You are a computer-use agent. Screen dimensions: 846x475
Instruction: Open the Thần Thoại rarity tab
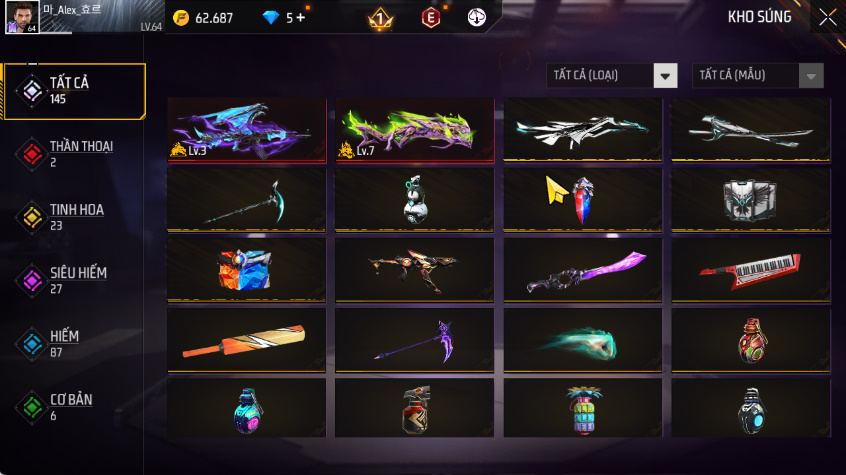click(x=74, y=153)
